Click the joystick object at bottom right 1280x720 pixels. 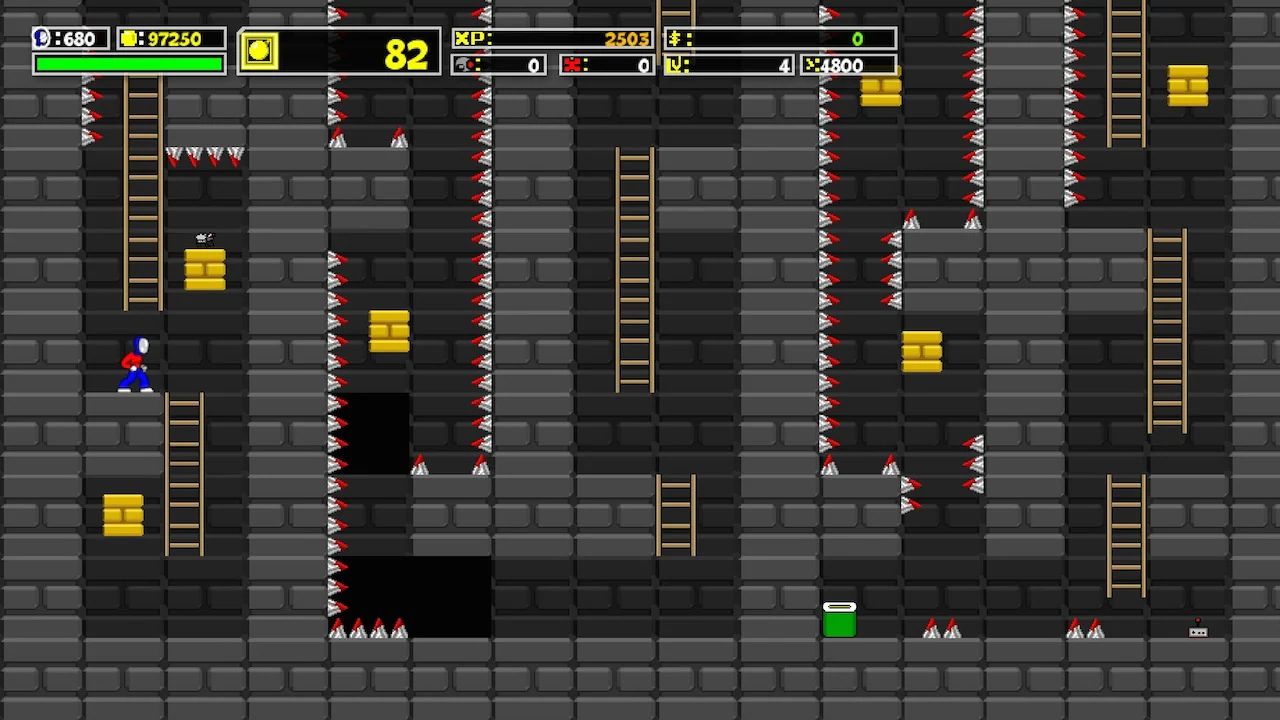pyautogui.click(x=1198, y=630)
